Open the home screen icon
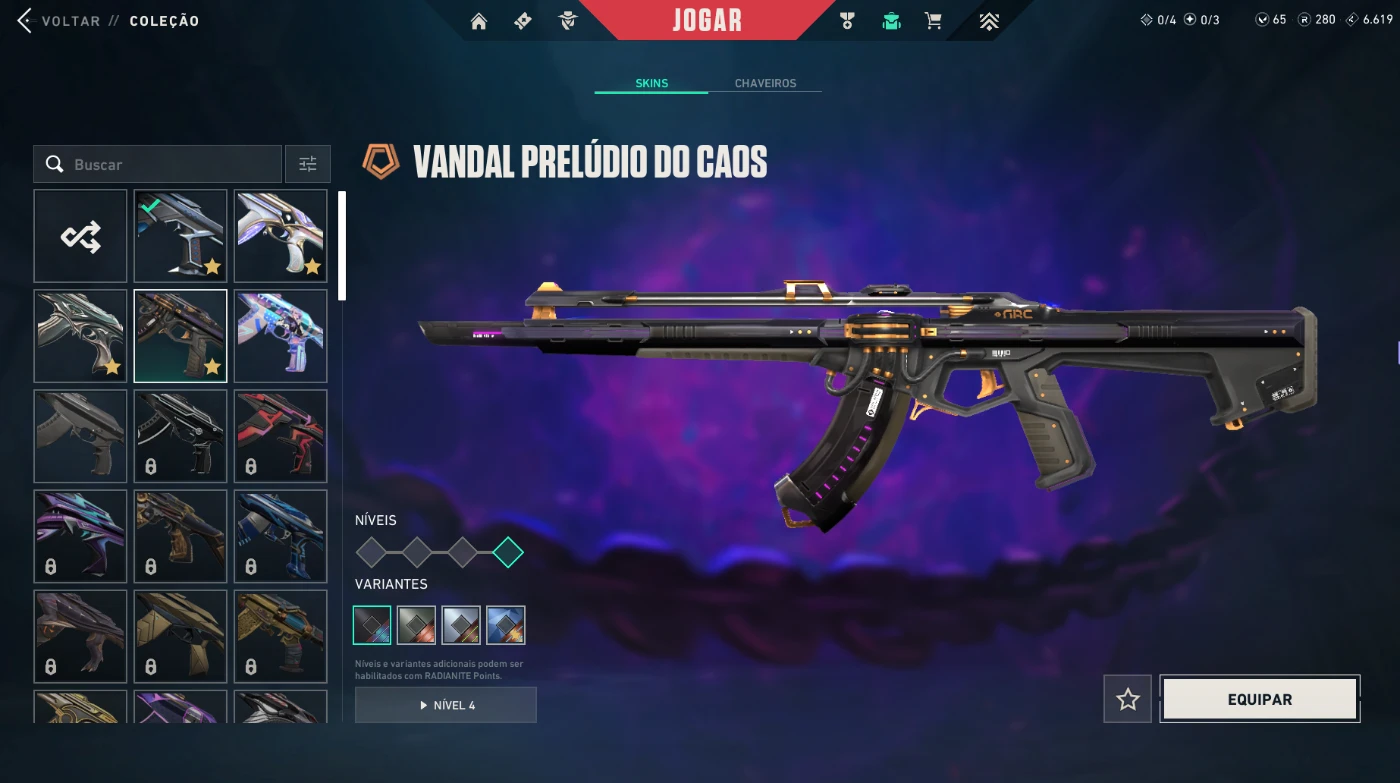 pyautogui.click(x=479, y=21)
